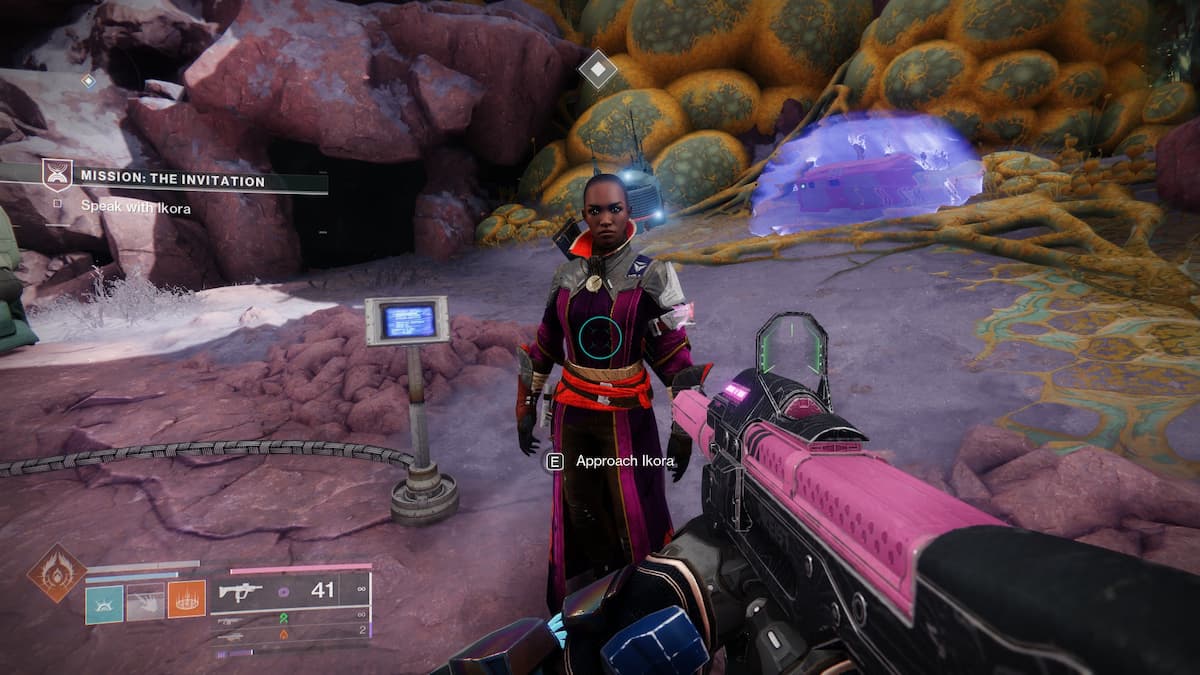Viewport: 1200px width, 675px height.
Task: Click the Speak with Ikora objective checkbox
Action: (x=58, y=203)
